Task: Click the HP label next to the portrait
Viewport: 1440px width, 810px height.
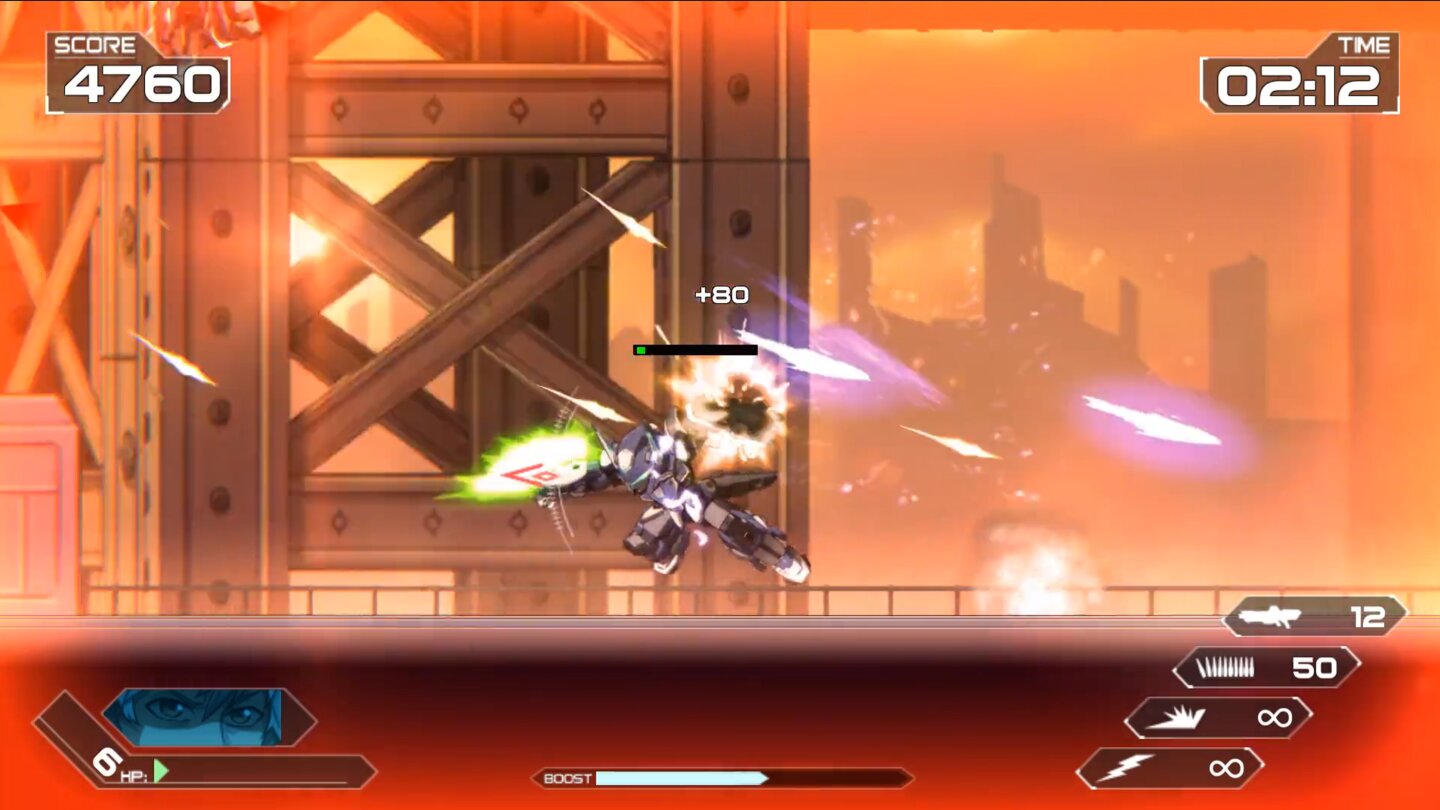Action: click(x=135, y=777)
